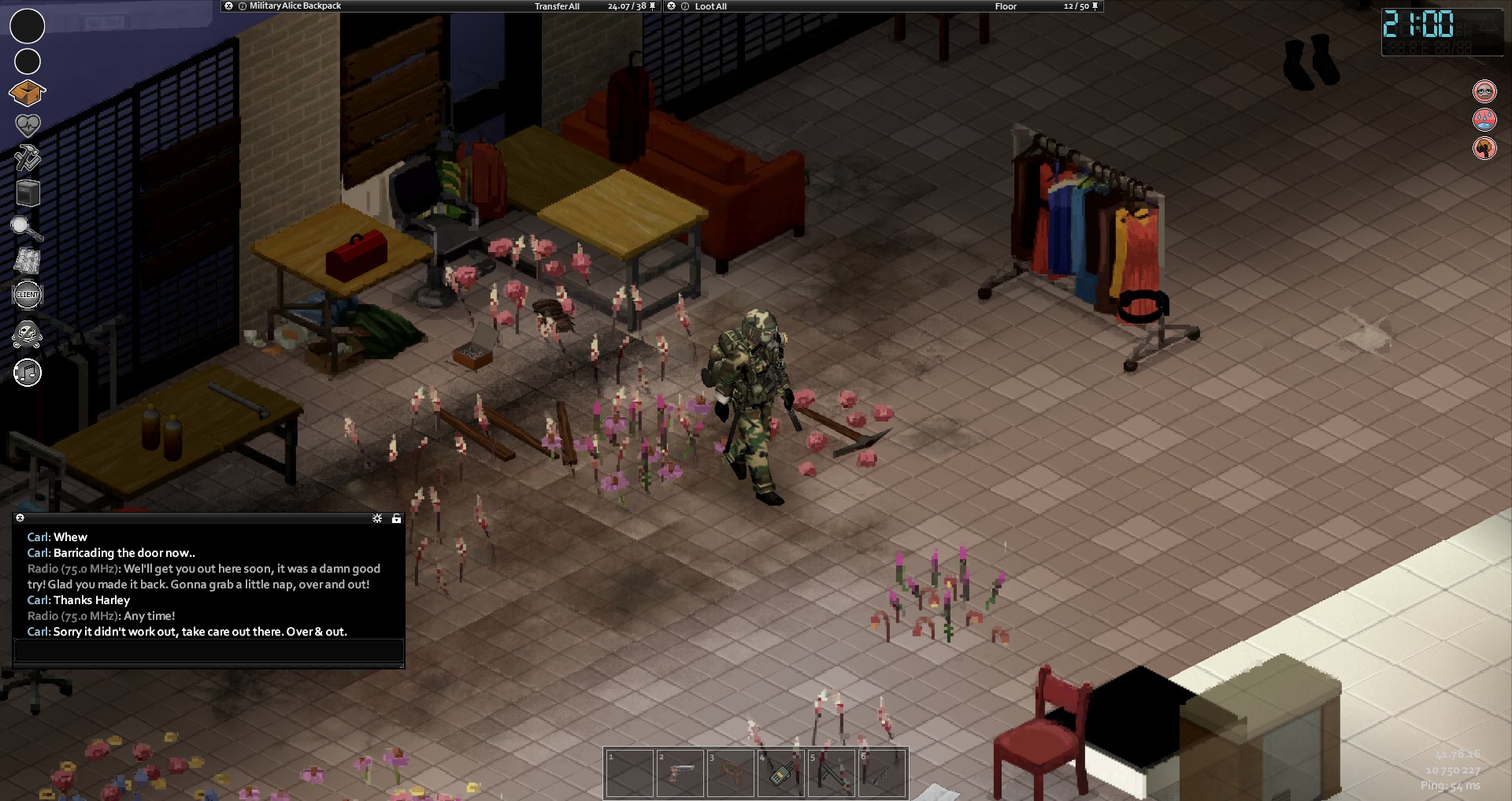Screen dimensions: 1512x801
Task: Click the skull and crossbones icon
Action: (x=28, y=334)
